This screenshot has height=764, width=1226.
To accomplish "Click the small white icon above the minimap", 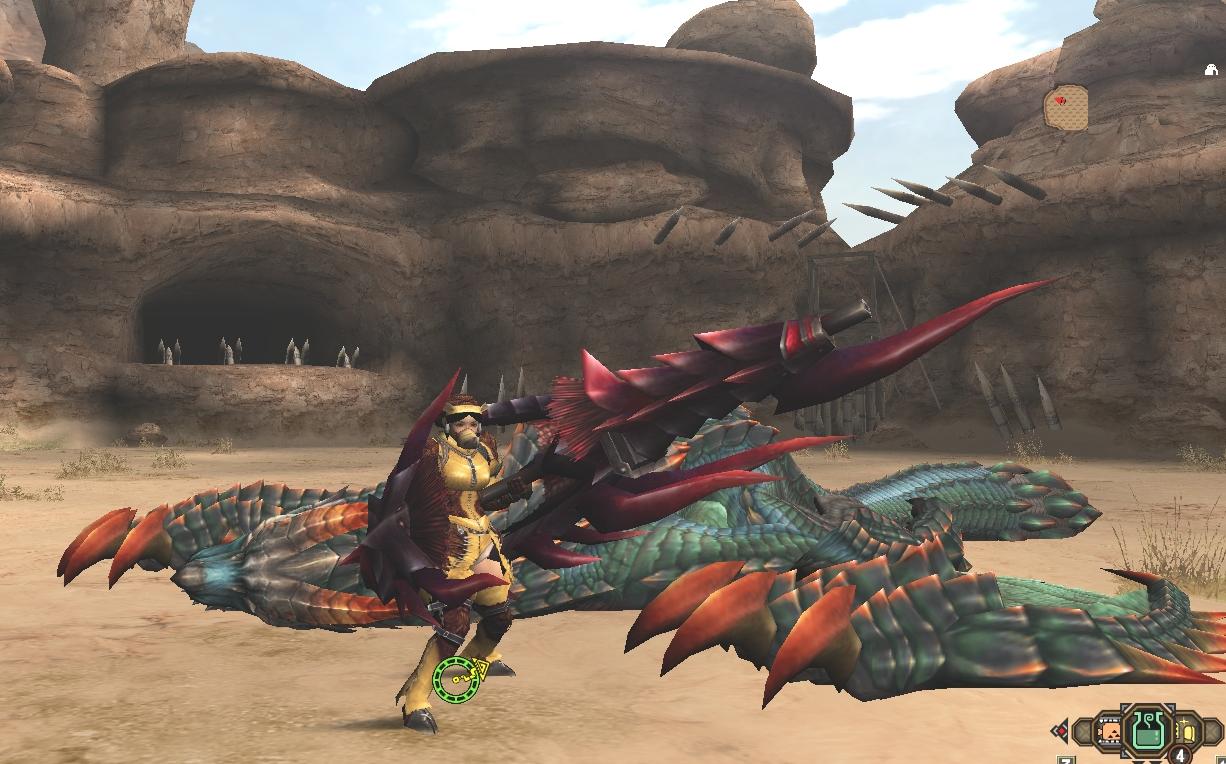I will tap(1211, 69).
